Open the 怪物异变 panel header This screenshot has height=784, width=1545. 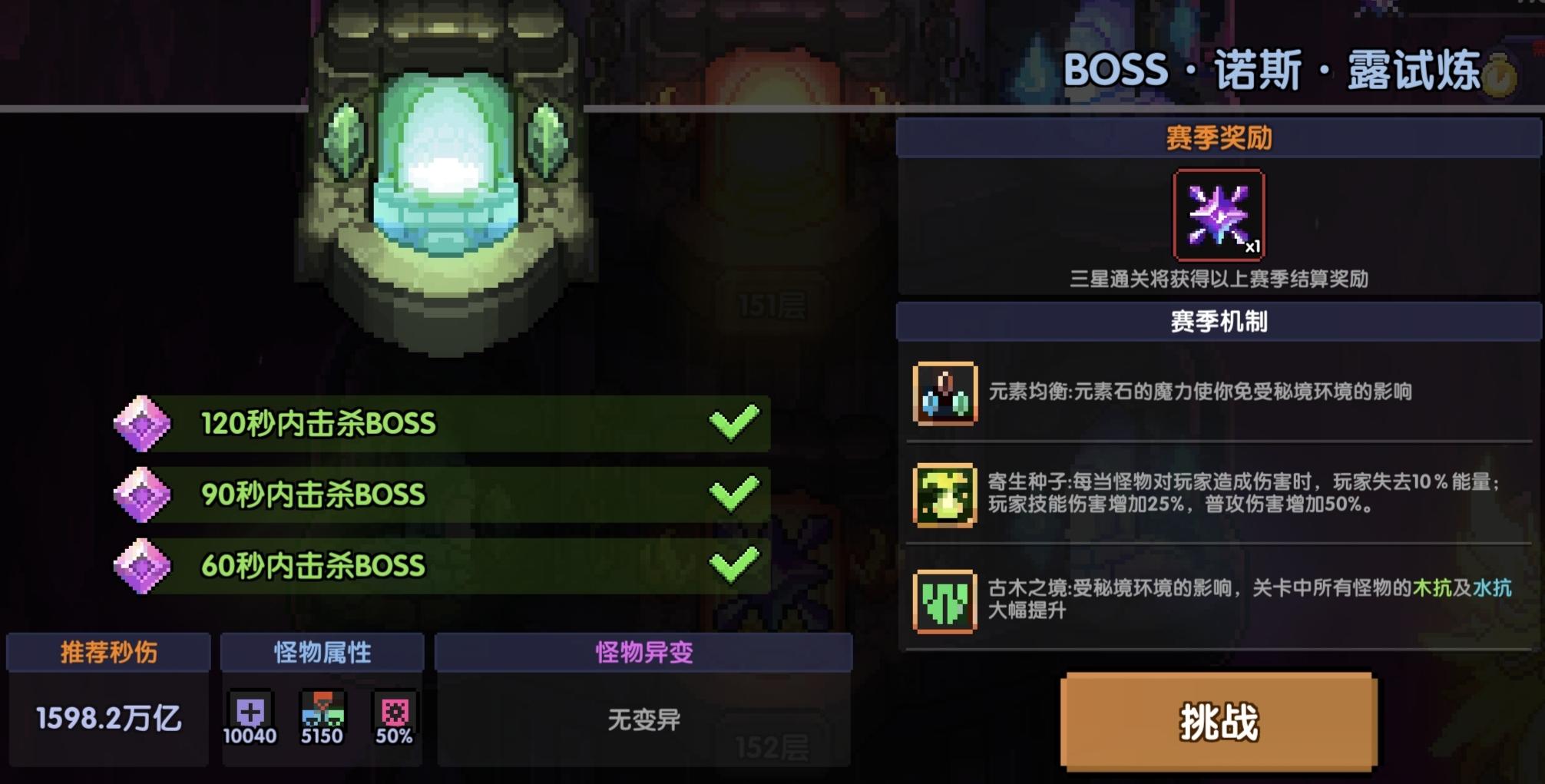coord(643,653)
